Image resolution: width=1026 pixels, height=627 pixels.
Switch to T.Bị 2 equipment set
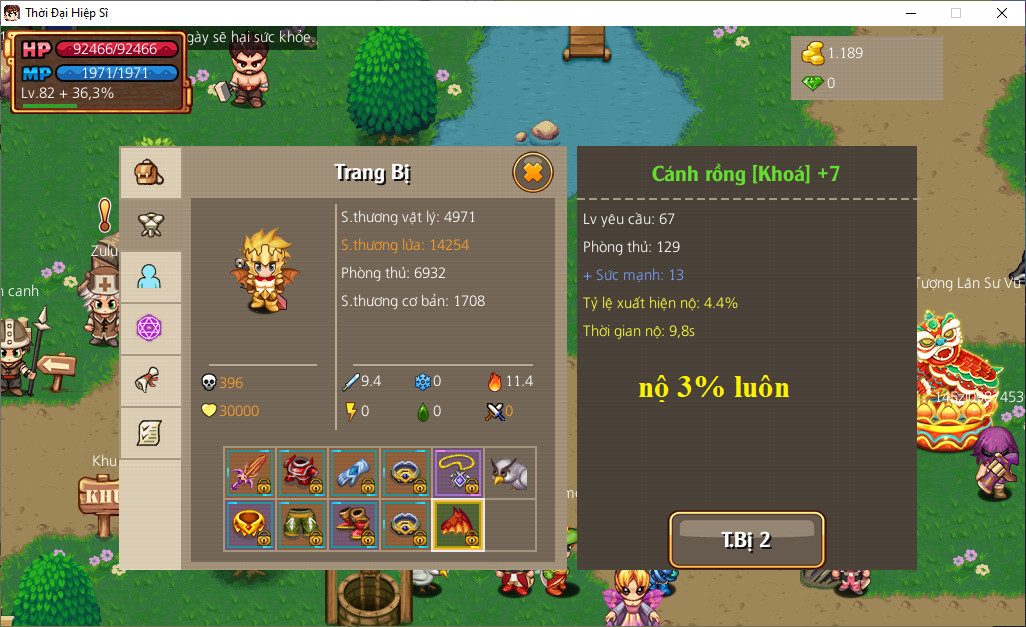[746, 540]
